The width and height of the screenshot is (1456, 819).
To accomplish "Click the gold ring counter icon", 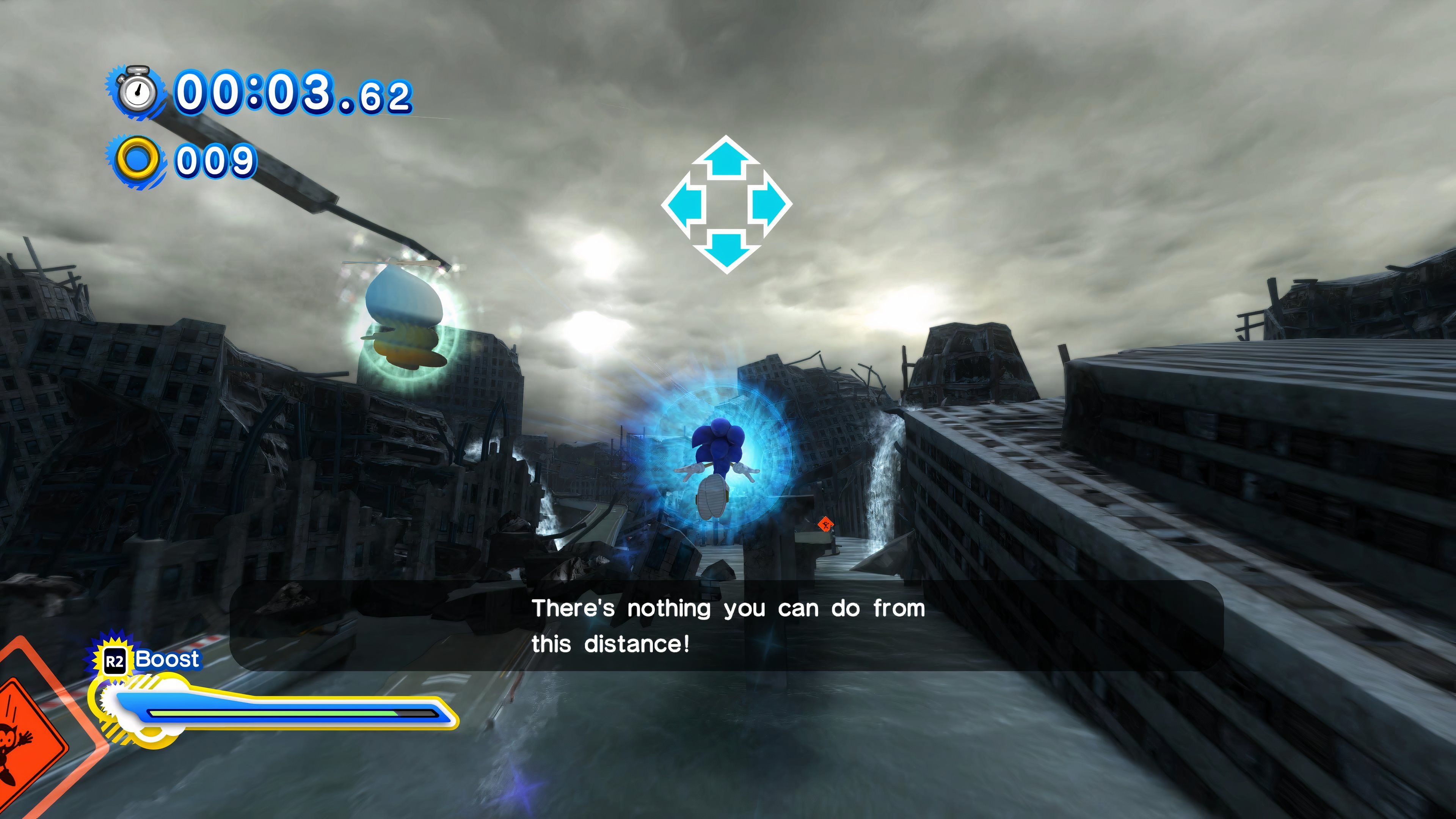I will pos(137,158).
